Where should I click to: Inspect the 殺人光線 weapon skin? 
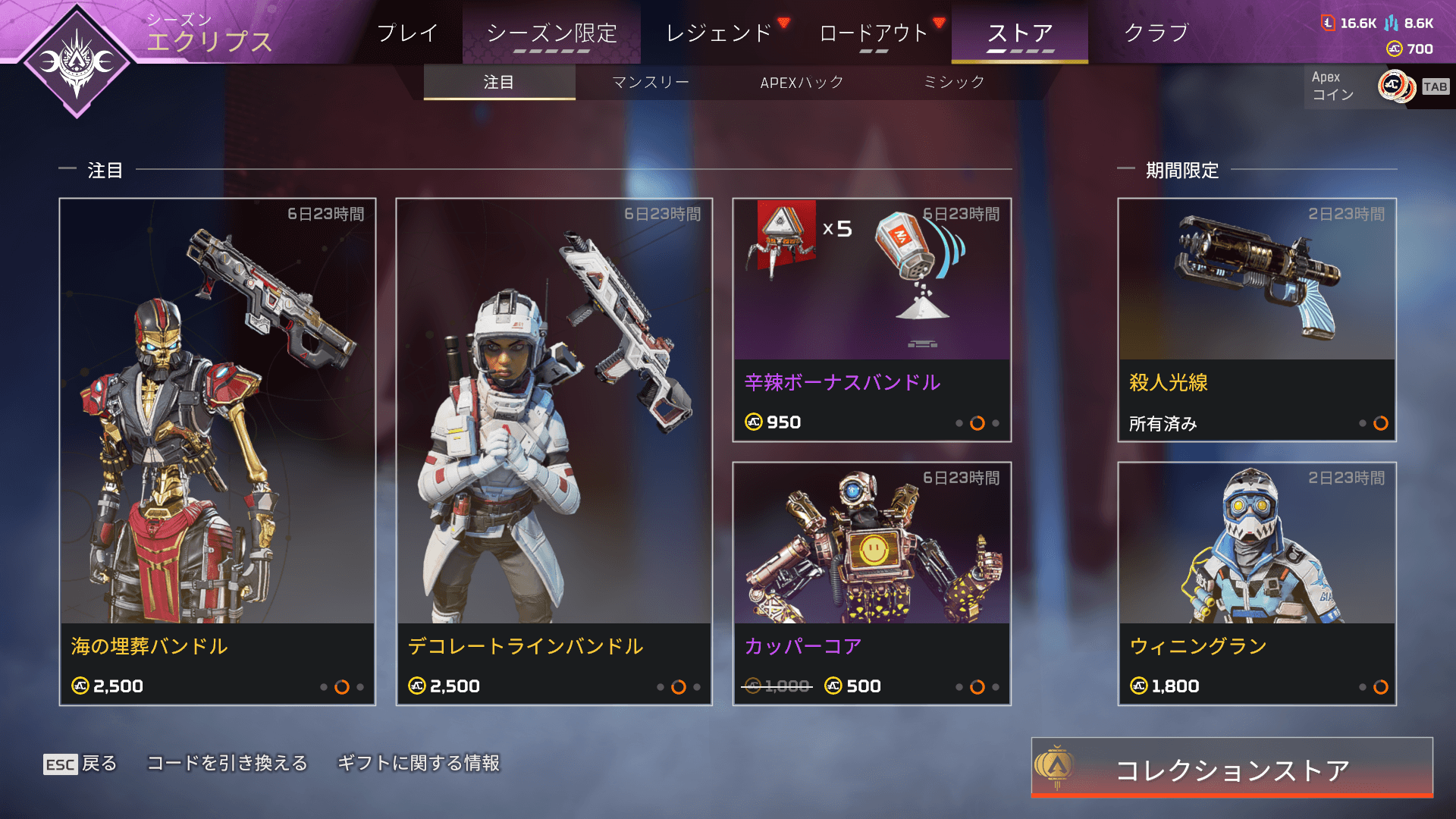[1257, 319]
